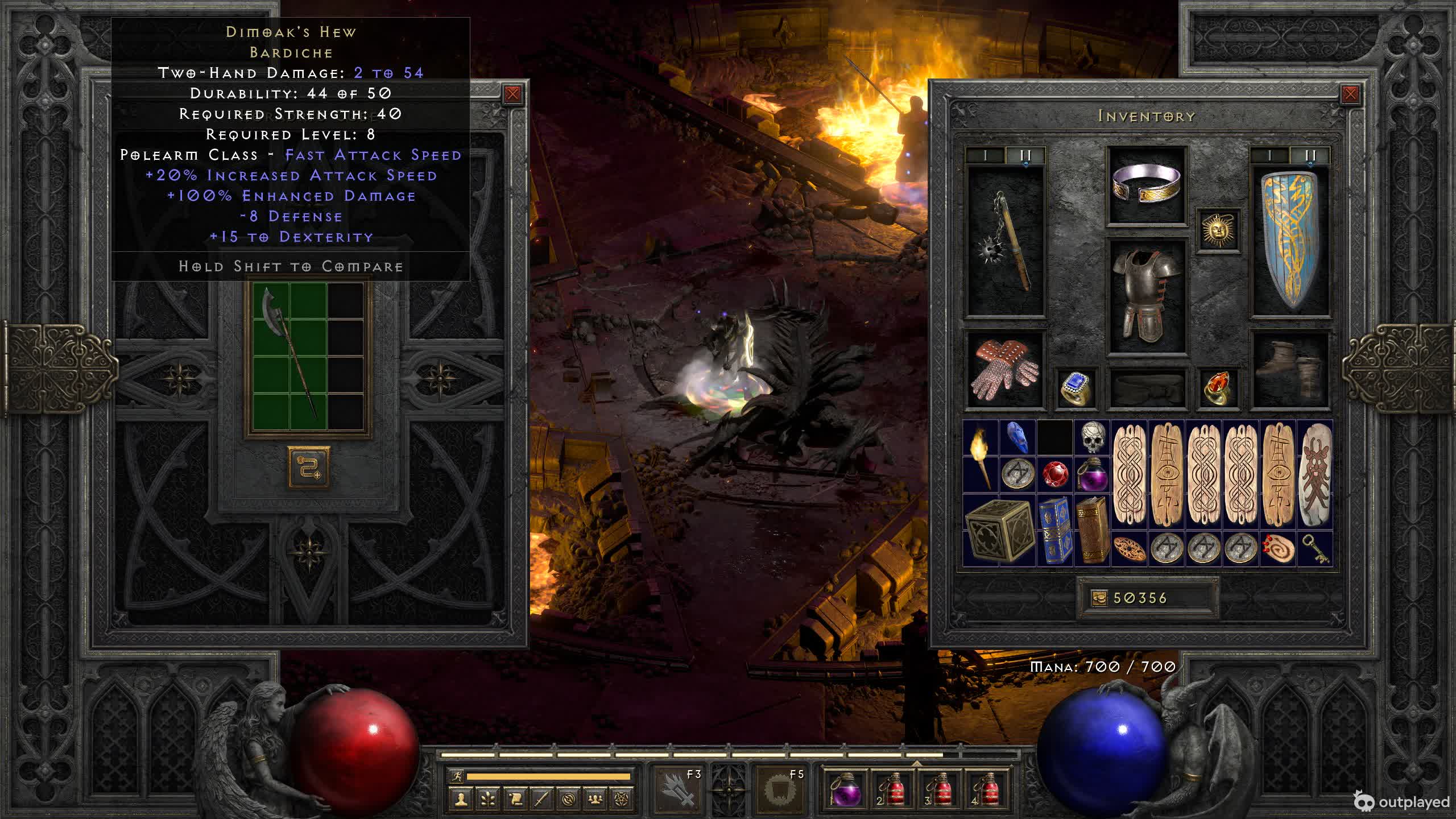Pick up the Horadric Cube item
Screen dimensions: 1456x819
pos(999,530)
